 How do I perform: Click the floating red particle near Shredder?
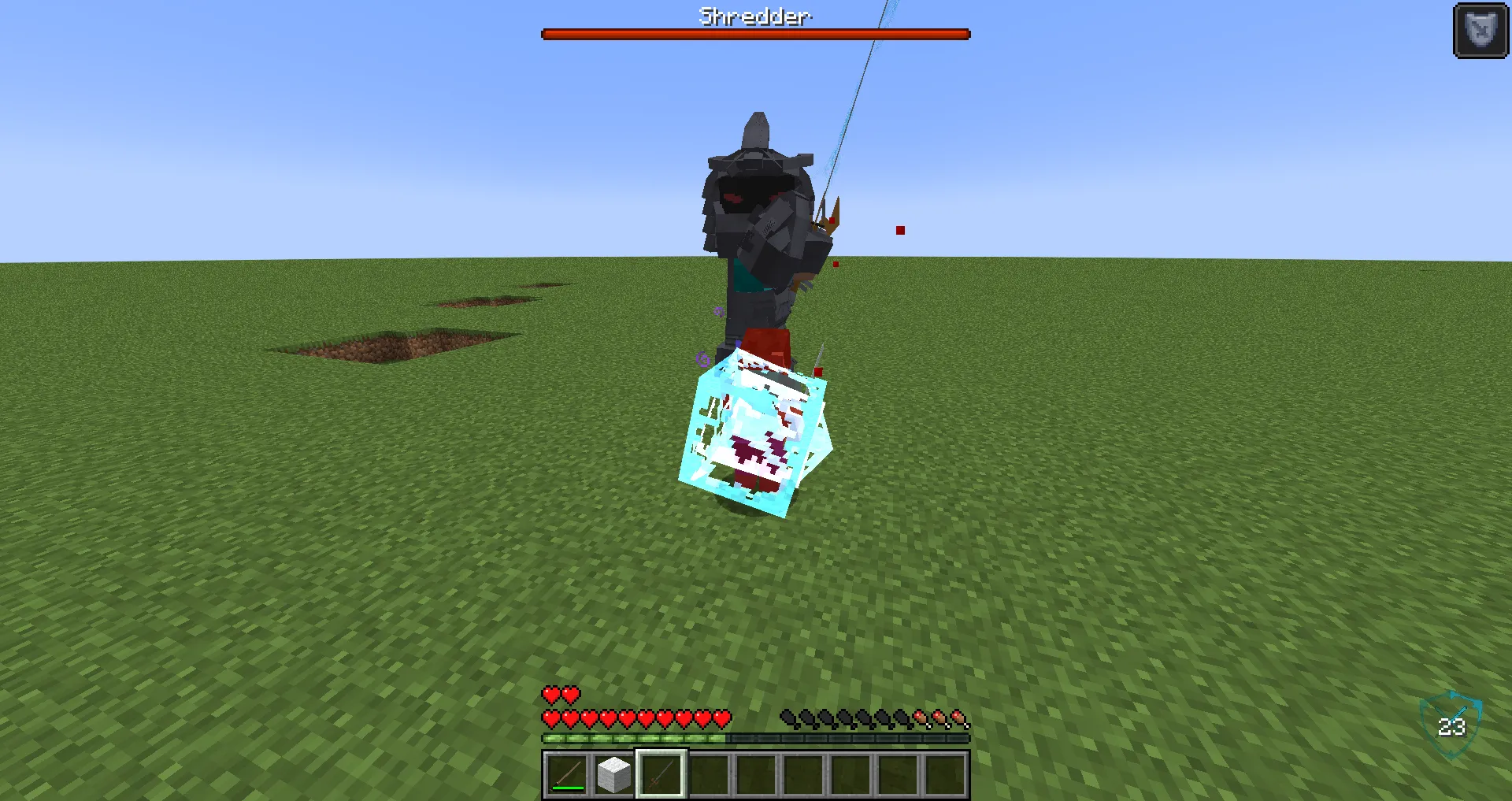tap(899, 230)
